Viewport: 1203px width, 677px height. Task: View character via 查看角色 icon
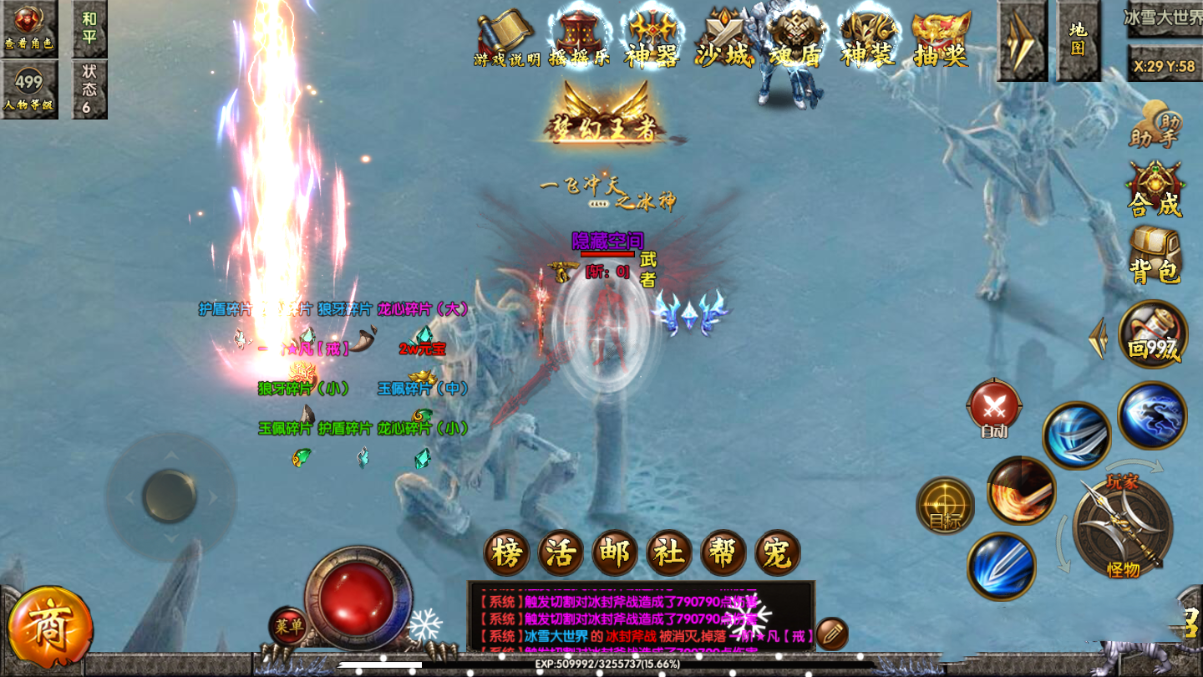point(29,29)
